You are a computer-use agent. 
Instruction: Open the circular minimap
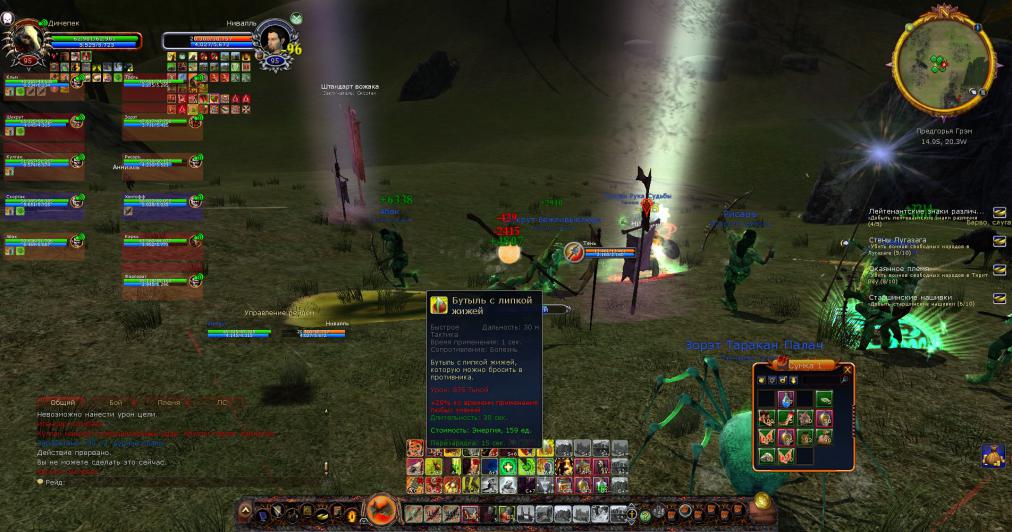935,65
